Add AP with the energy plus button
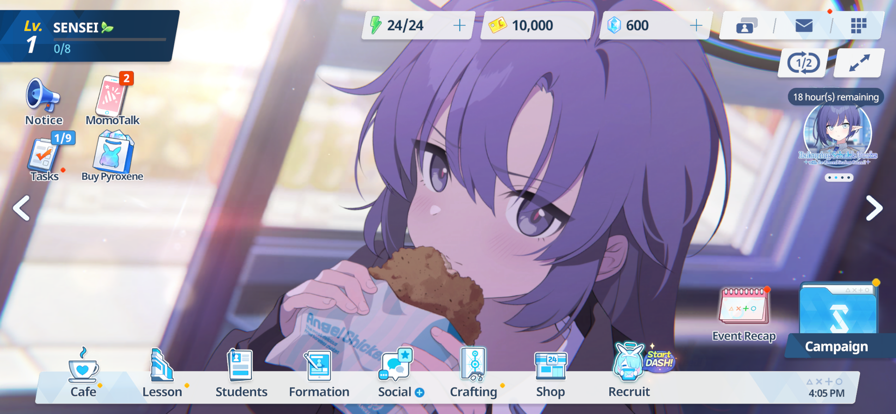 (459, 25)
